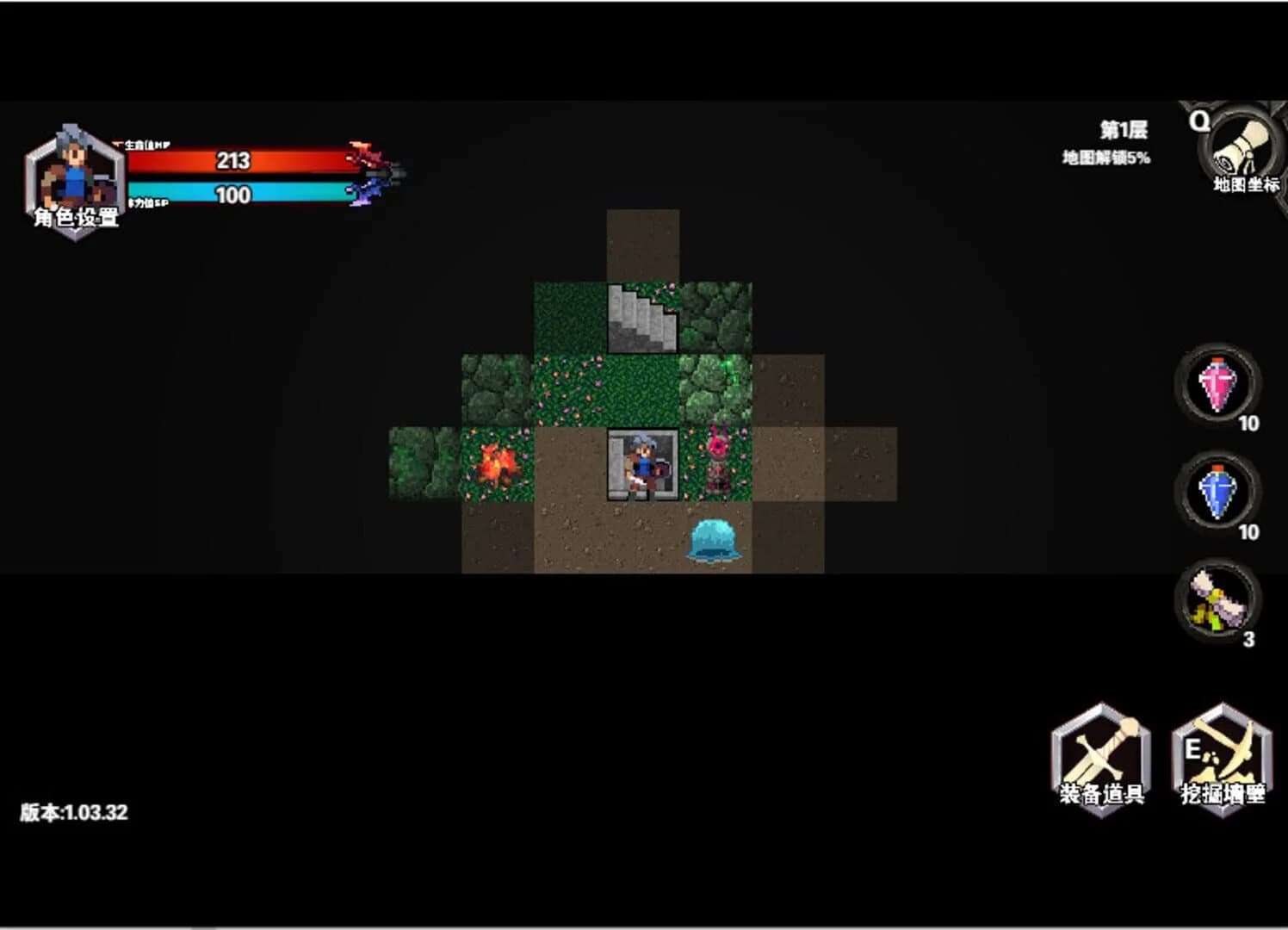The image size is (1288, 930).
Task: Select the HP bar showing 213
Action: pyautogui.click(x=233, y=160)
